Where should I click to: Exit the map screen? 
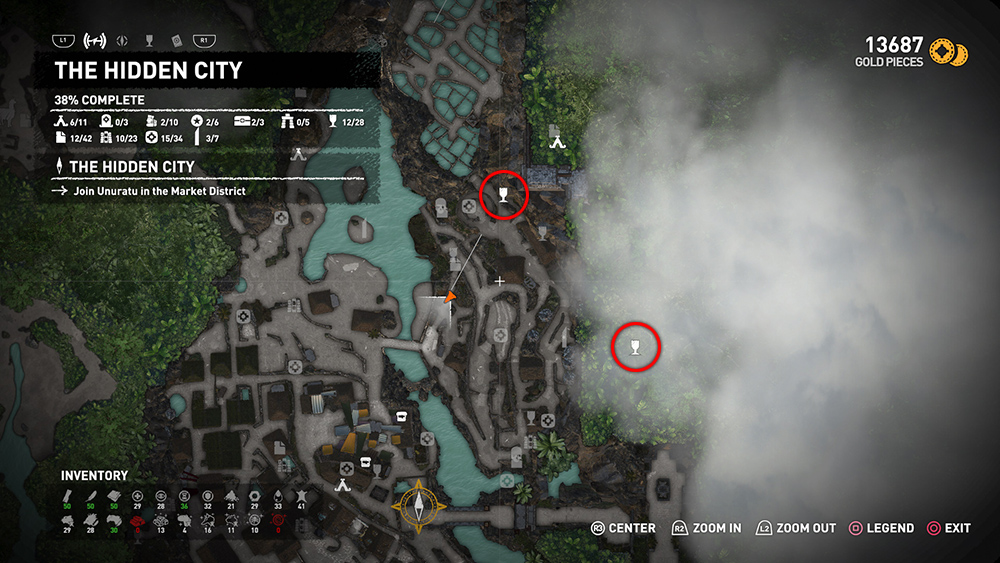(947, 528)
